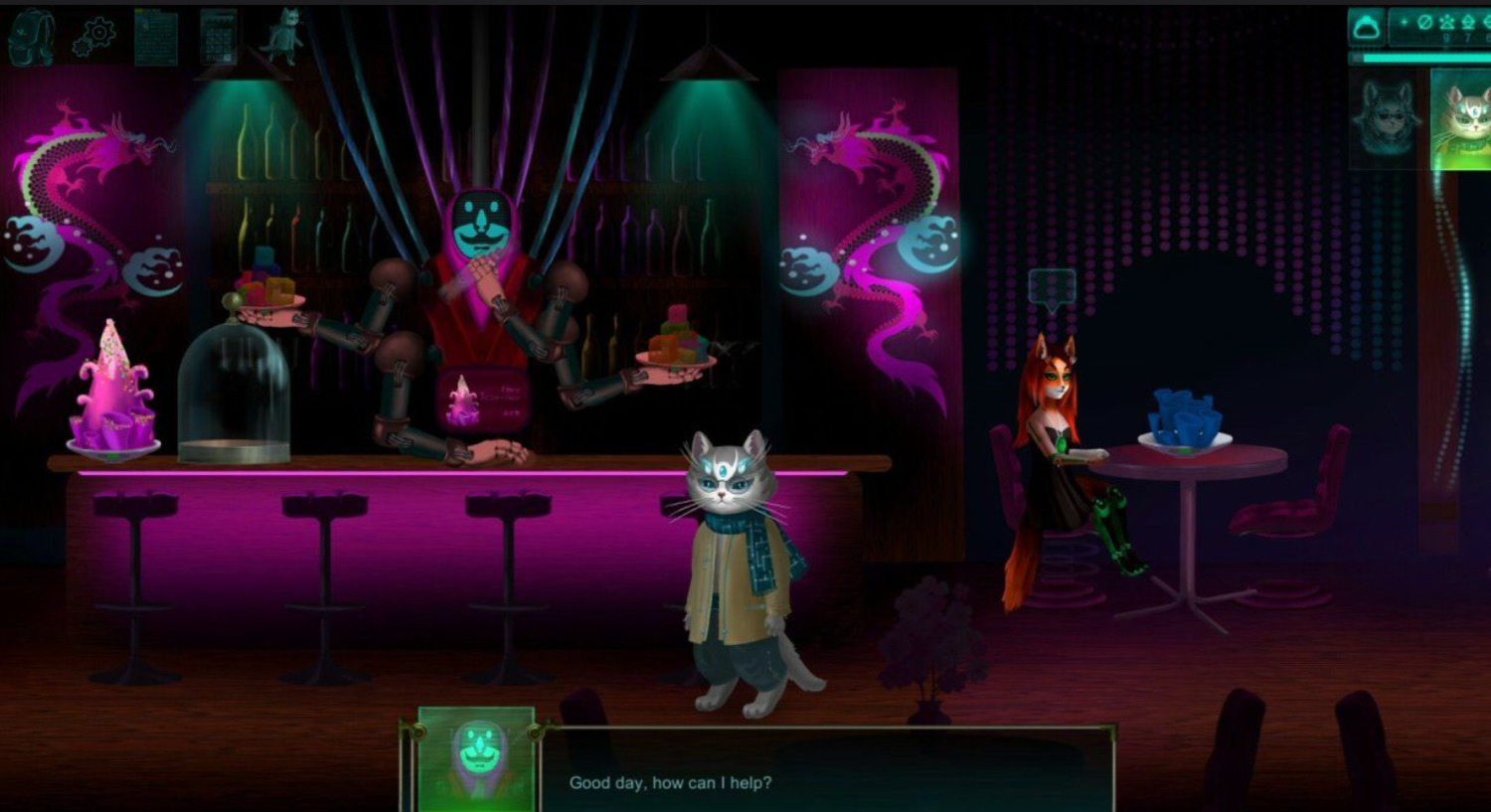Open the keypad tablet icon

[218, 37]
